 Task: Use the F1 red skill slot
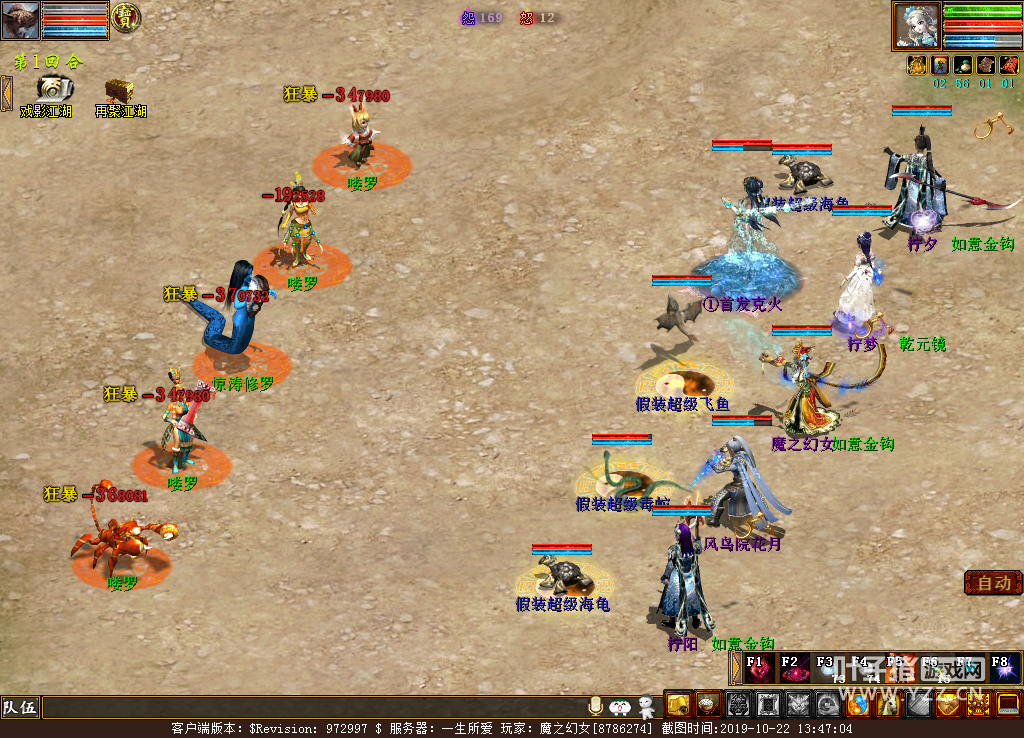click(757, 668)
